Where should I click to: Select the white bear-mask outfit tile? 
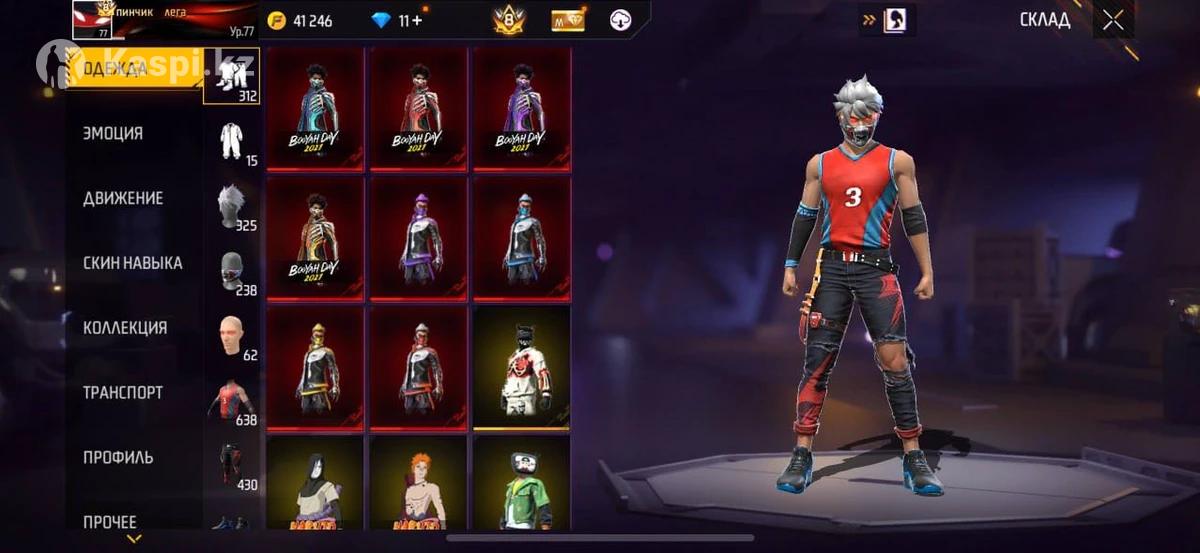click(x=522, y=367)
